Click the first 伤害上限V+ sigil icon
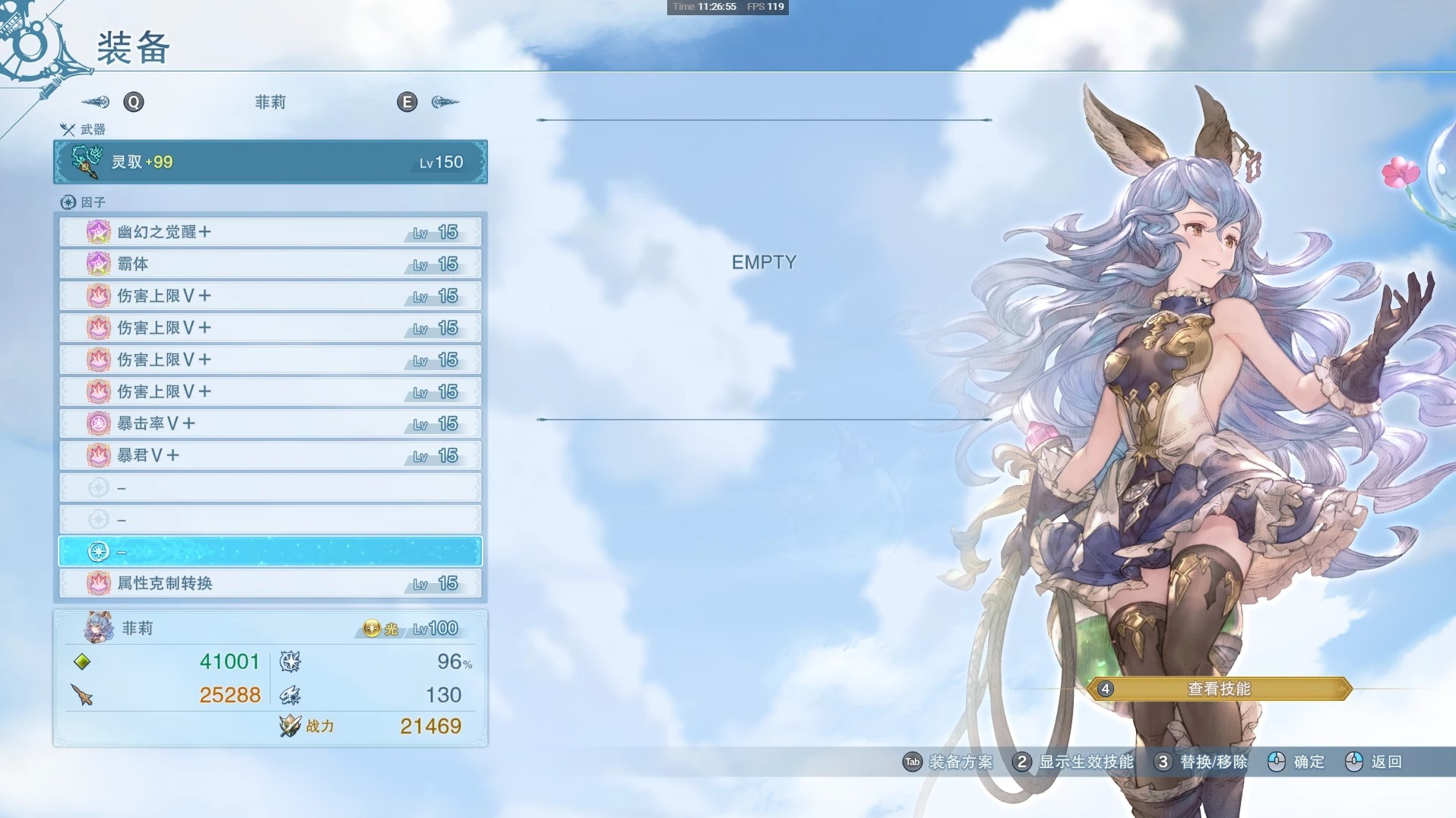Screen dimensions: 1456x818 point(99,296)
